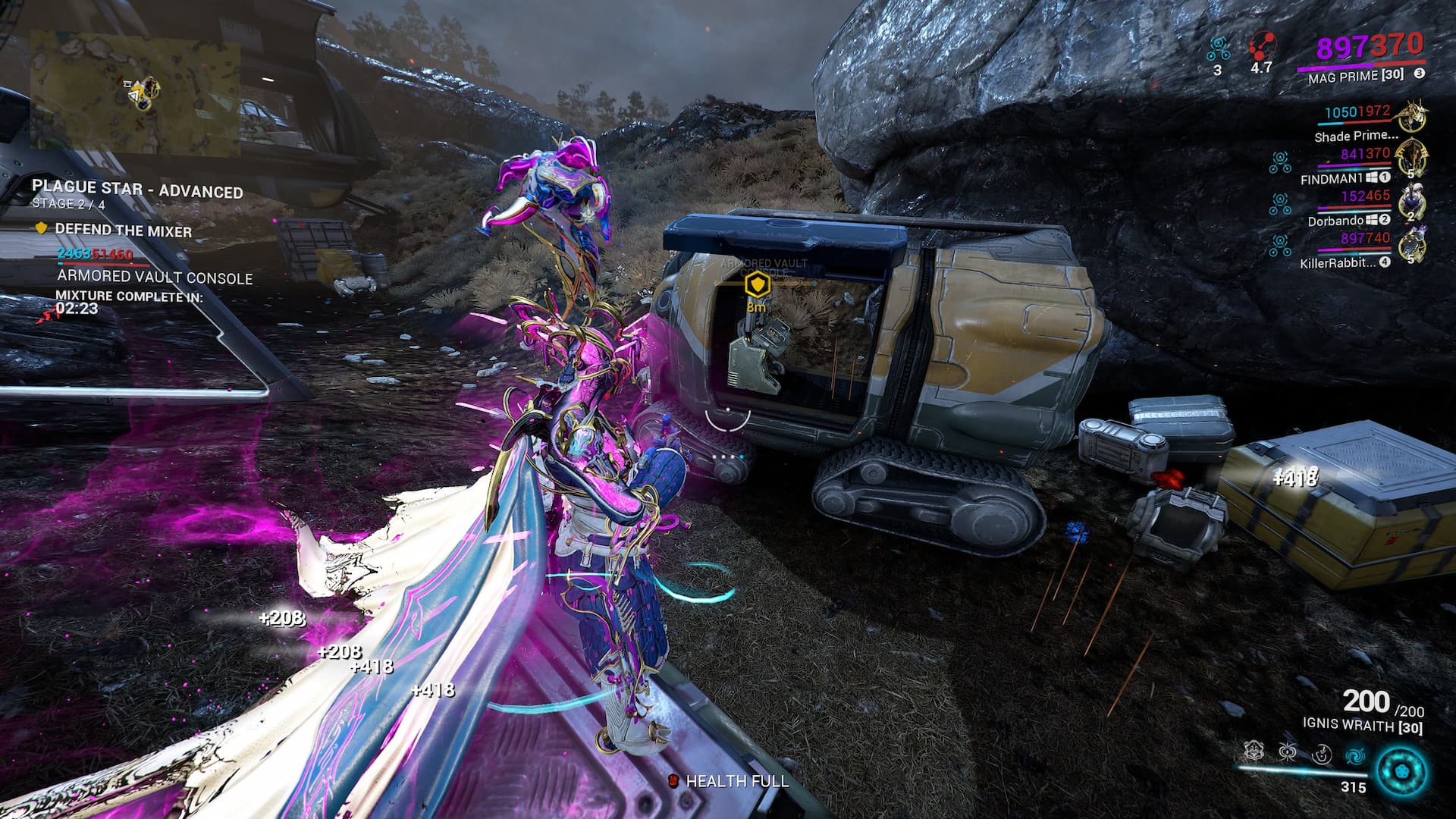Select squad member Dorbando's portrait

tap(1412, 201)
